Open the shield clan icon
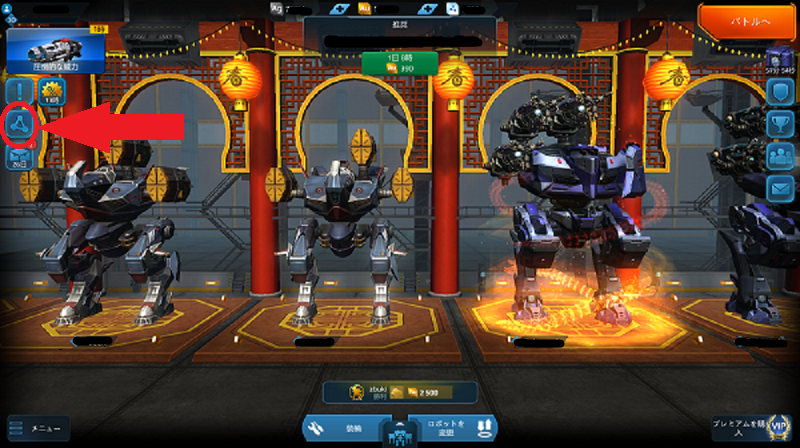 780,92
